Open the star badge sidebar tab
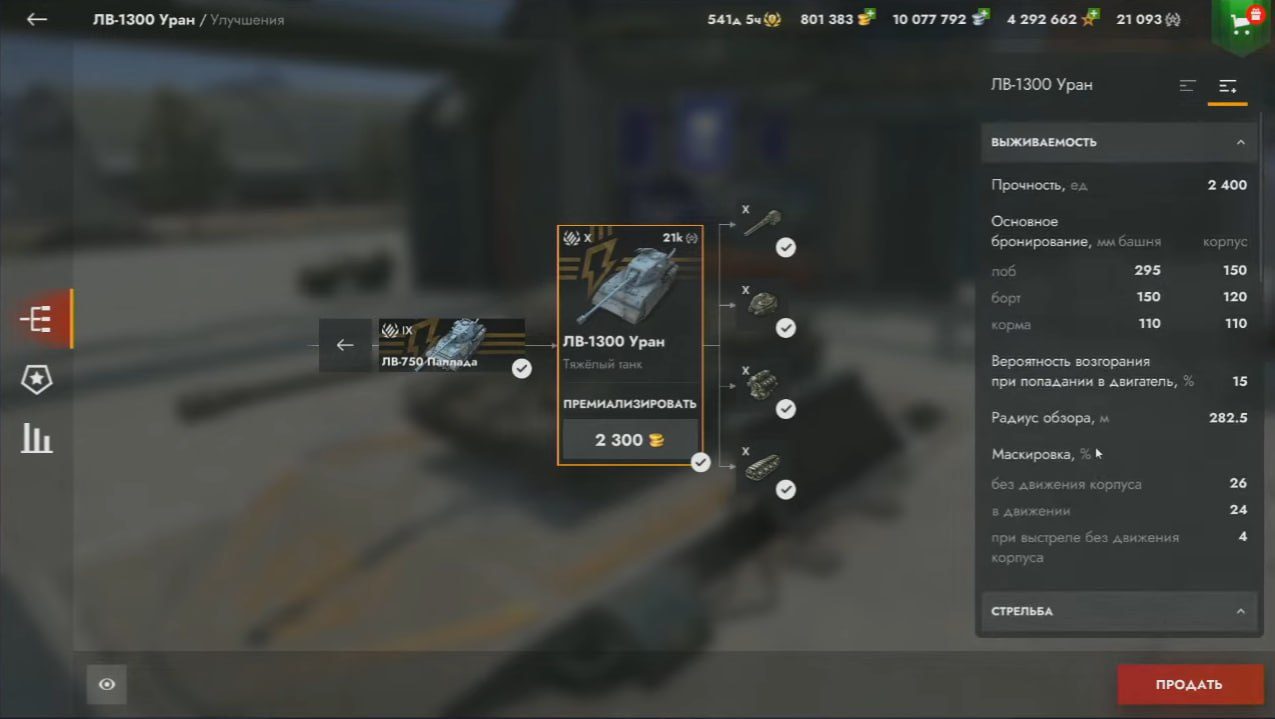 (x=37, y=379)
